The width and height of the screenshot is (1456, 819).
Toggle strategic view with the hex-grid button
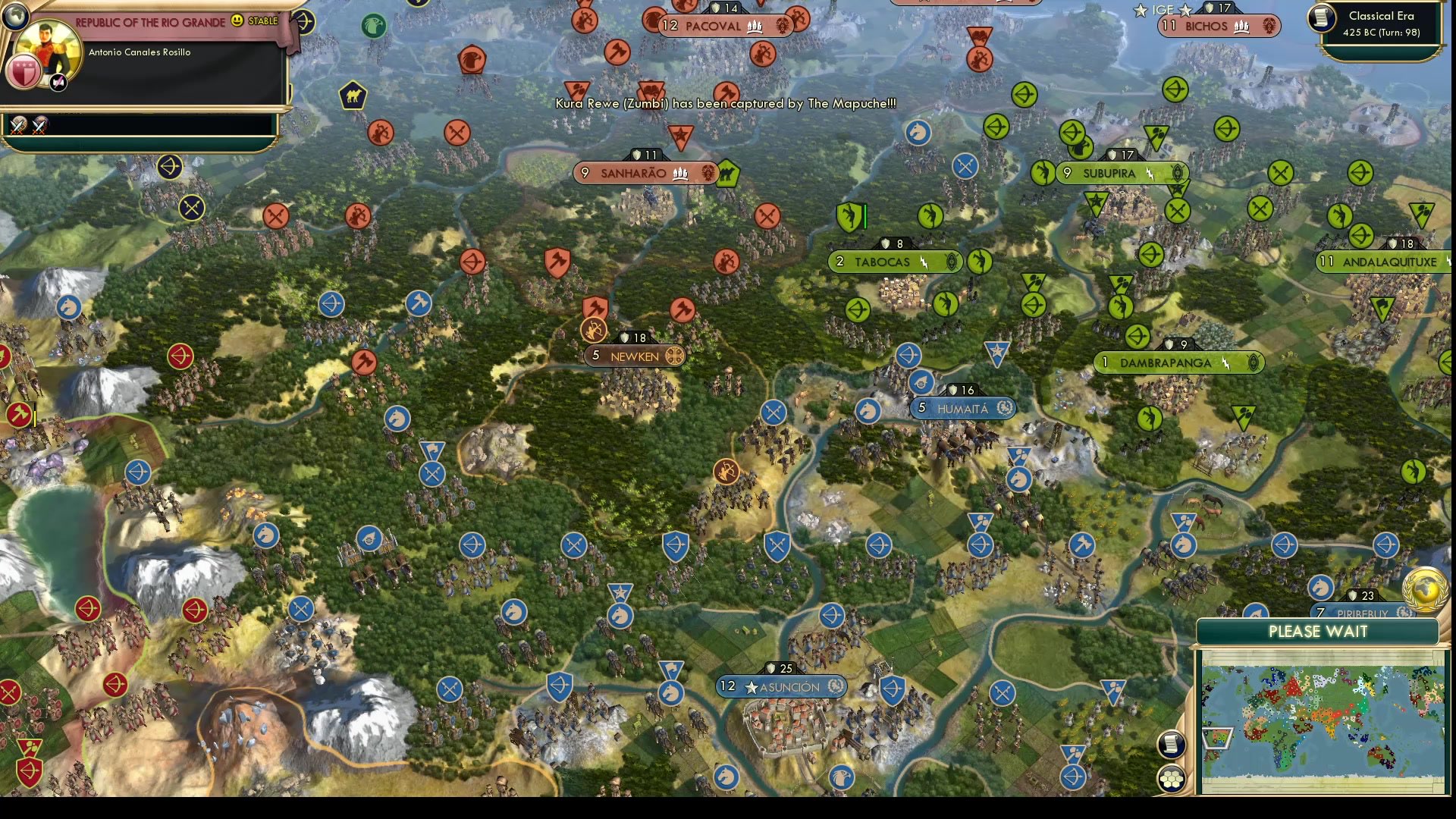[x=1172, y=779]
